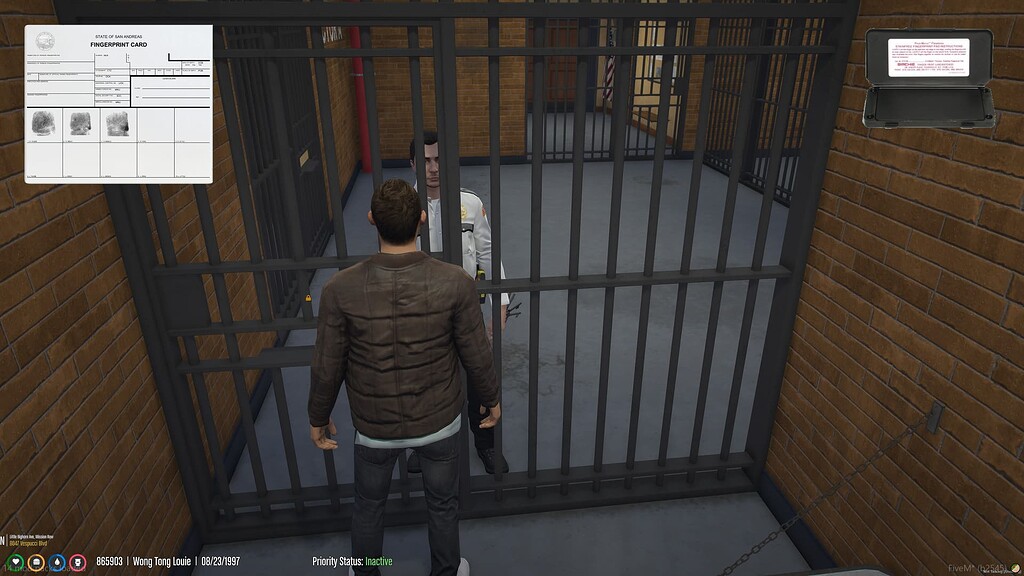Click the orange hunger status icon
1024x576 pixels.
[x=36, y=562]
